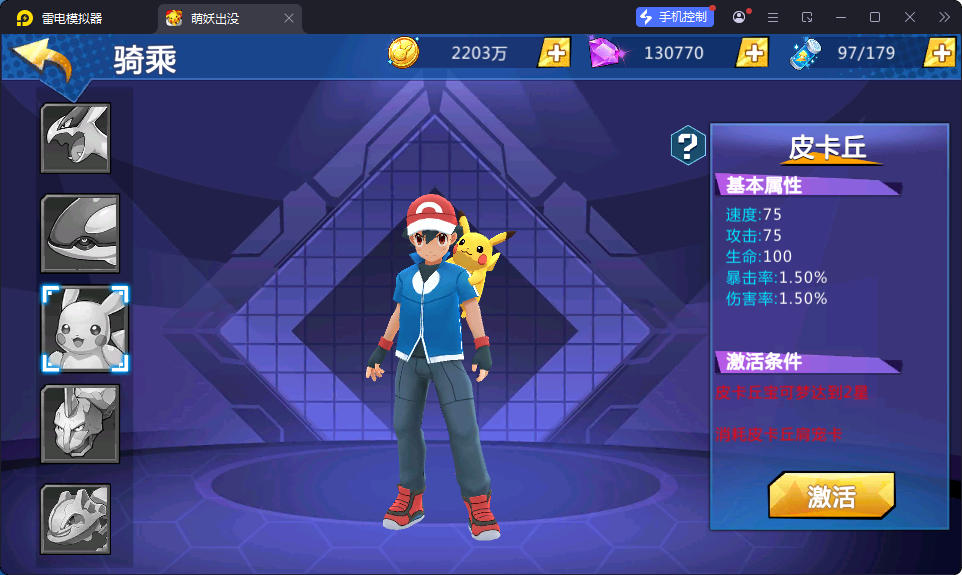This screenshot has width=962, height=575.
Task: Select the Kyogre mount thumbnail
Action: [80, 234]
